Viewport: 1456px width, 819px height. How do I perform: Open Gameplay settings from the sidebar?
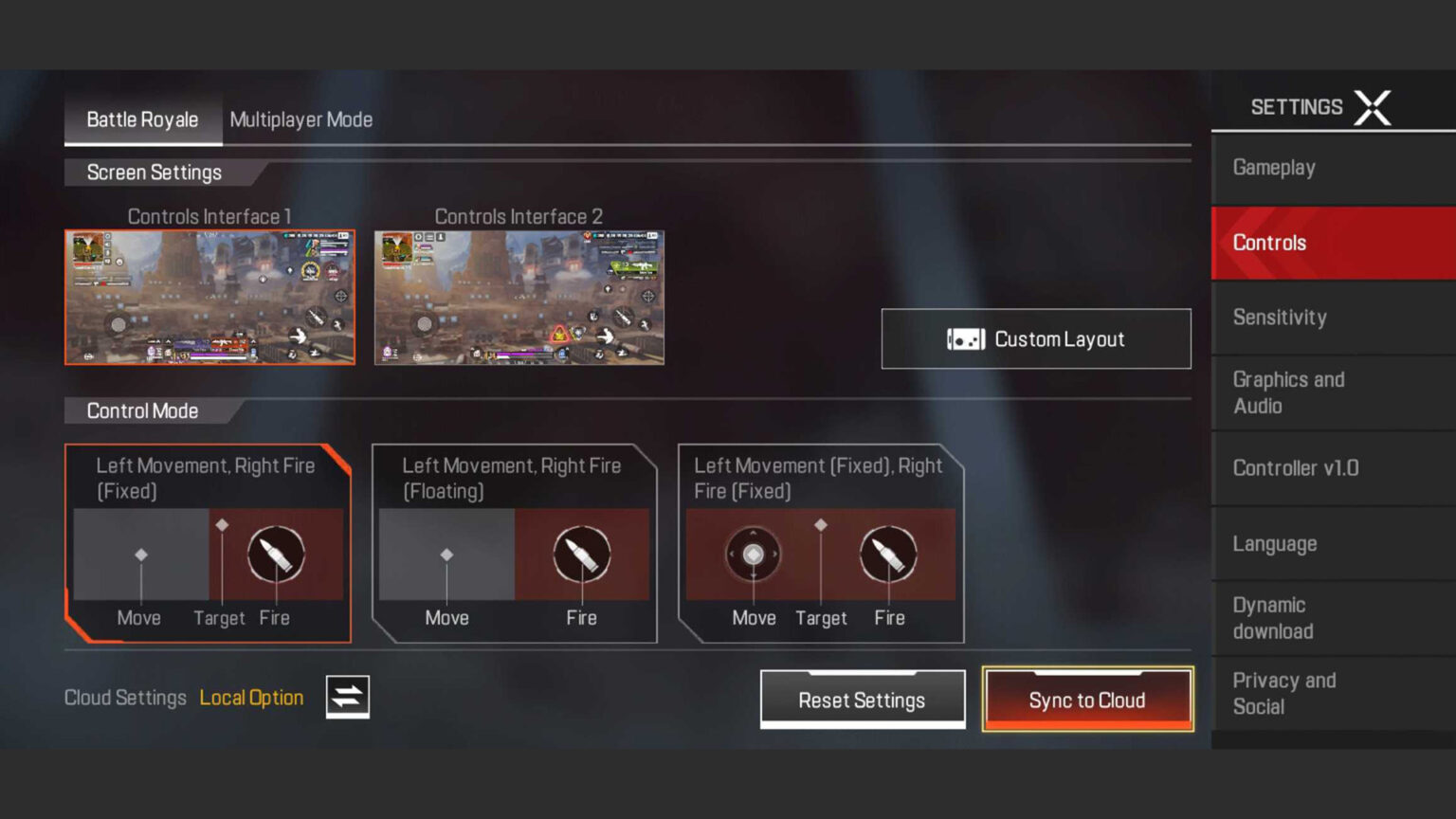pos(1273,168)
